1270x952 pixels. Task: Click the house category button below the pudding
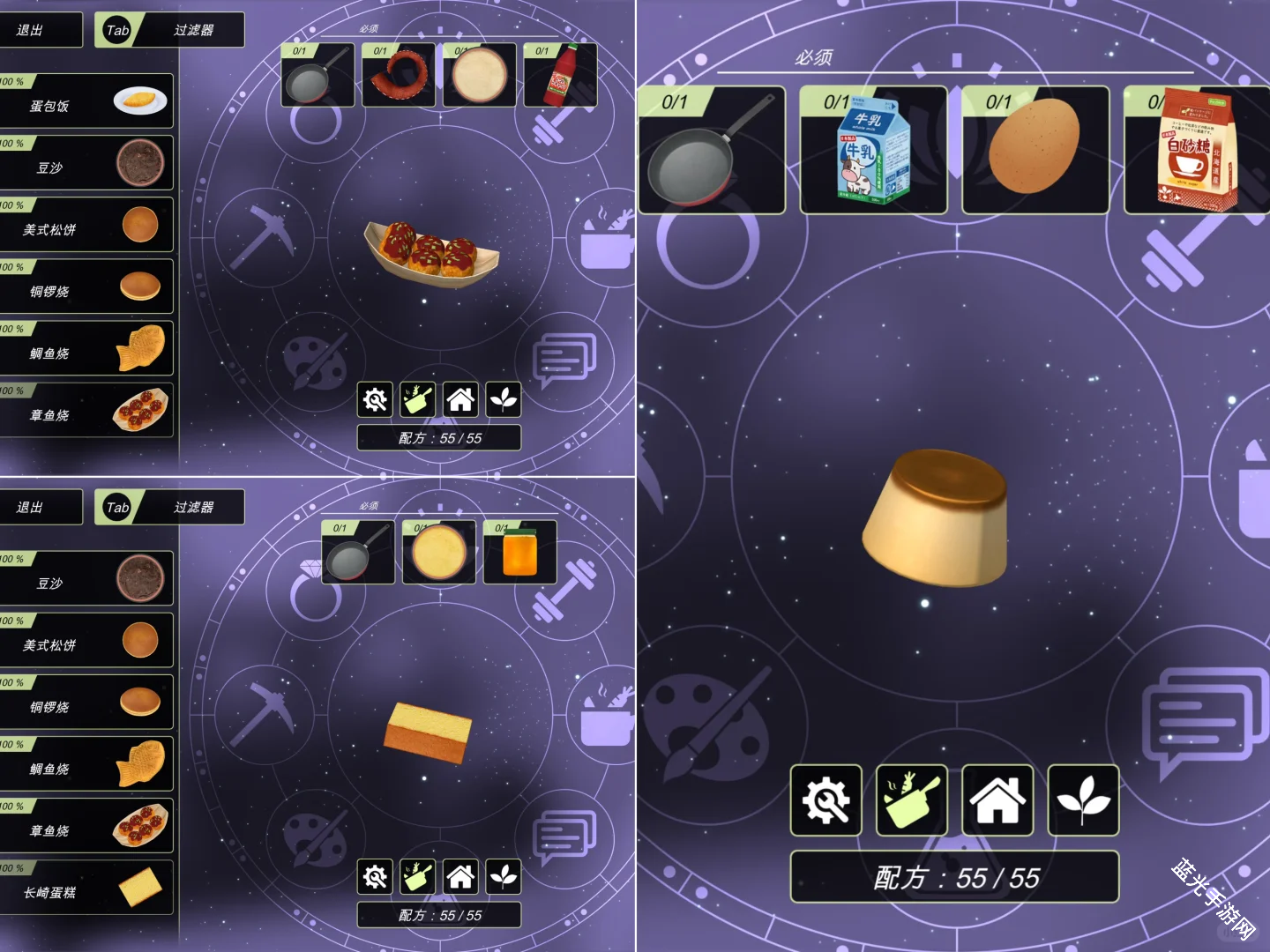997,800
